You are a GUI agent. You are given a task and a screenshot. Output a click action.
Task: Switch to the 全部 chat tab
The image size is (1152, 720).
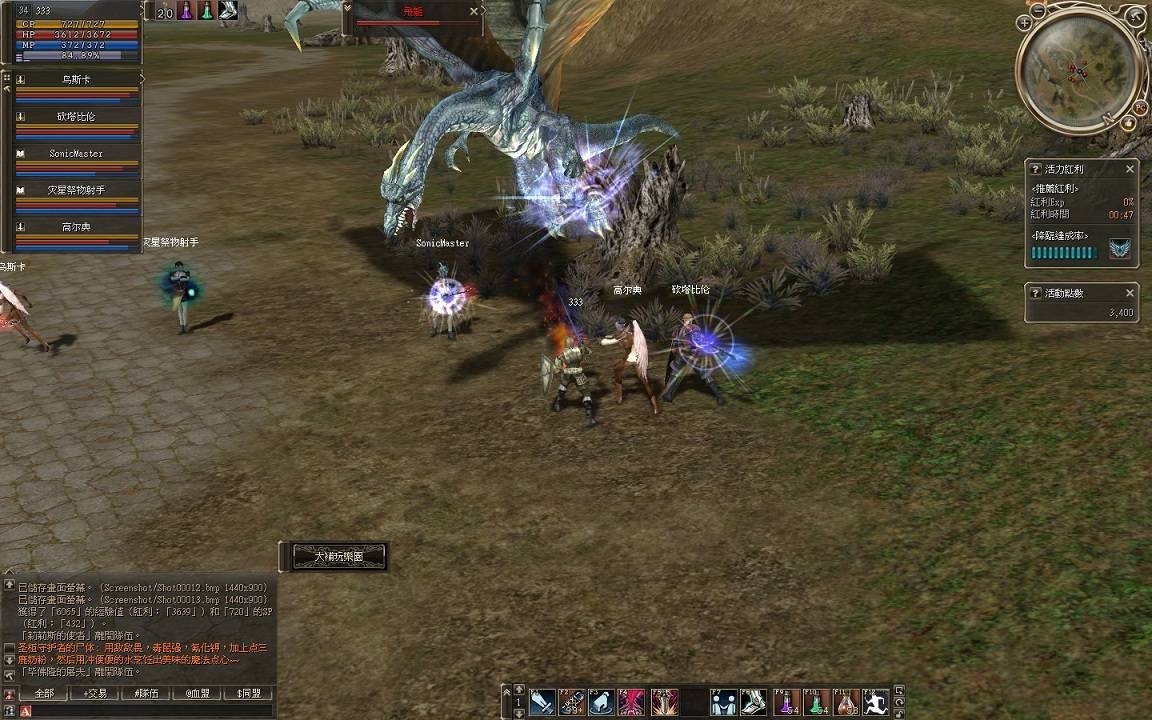point(44,693)
